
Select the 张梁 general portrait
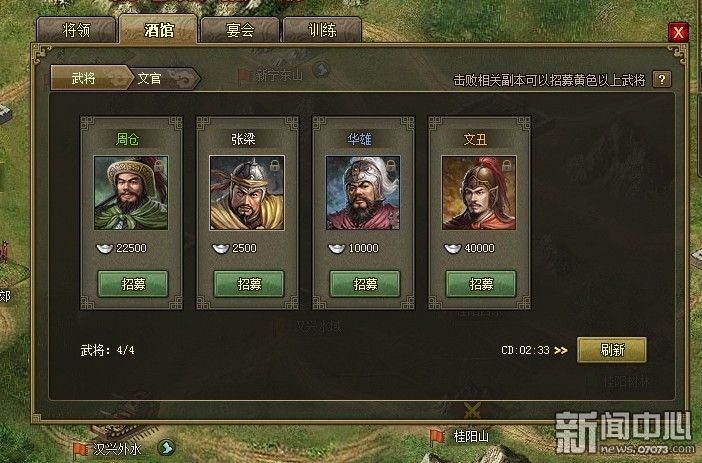coord(247,192)
